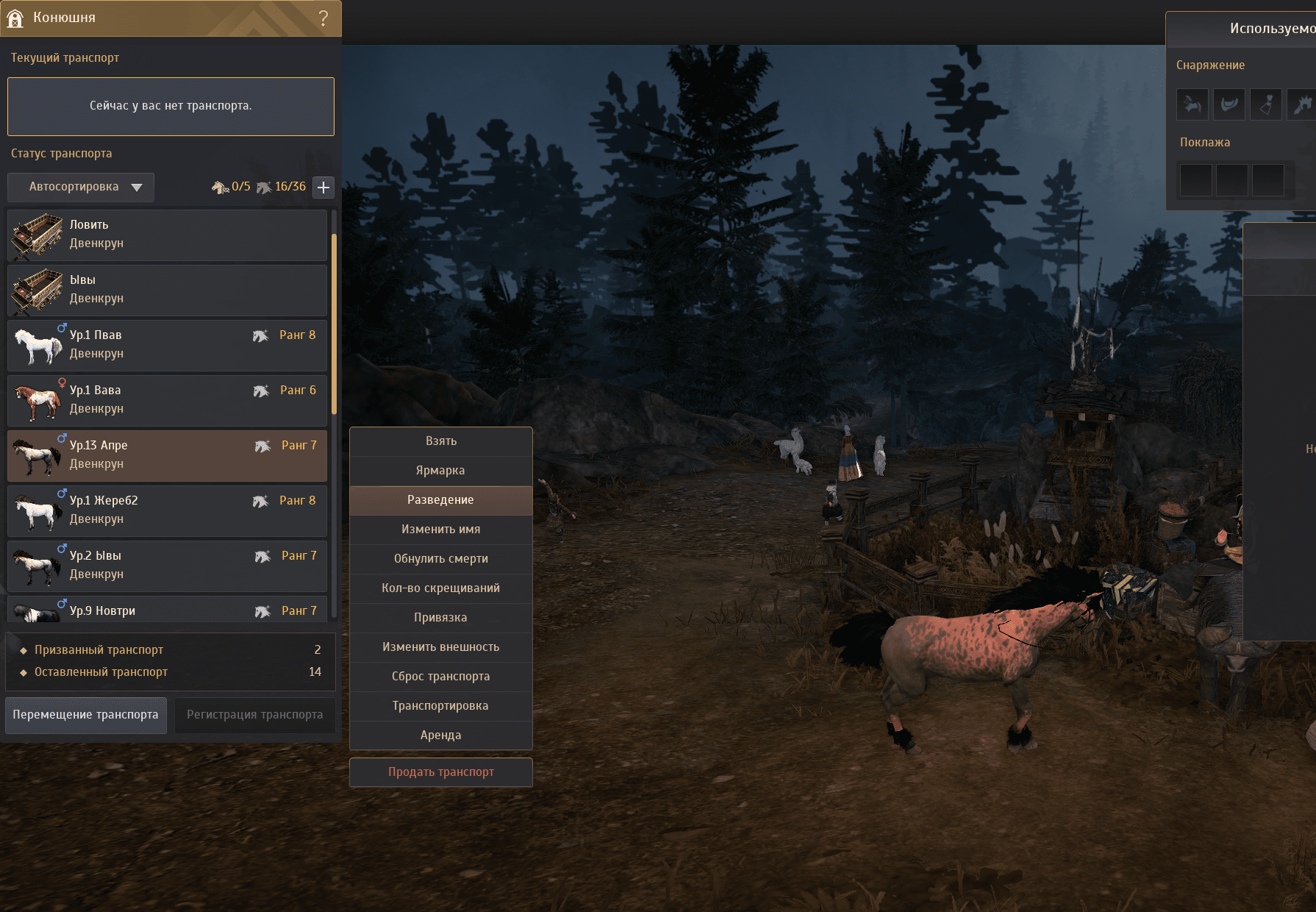Select Транспортировка transport option
The height and width of the screenshot is (912, 1316).
pos(440,706)
